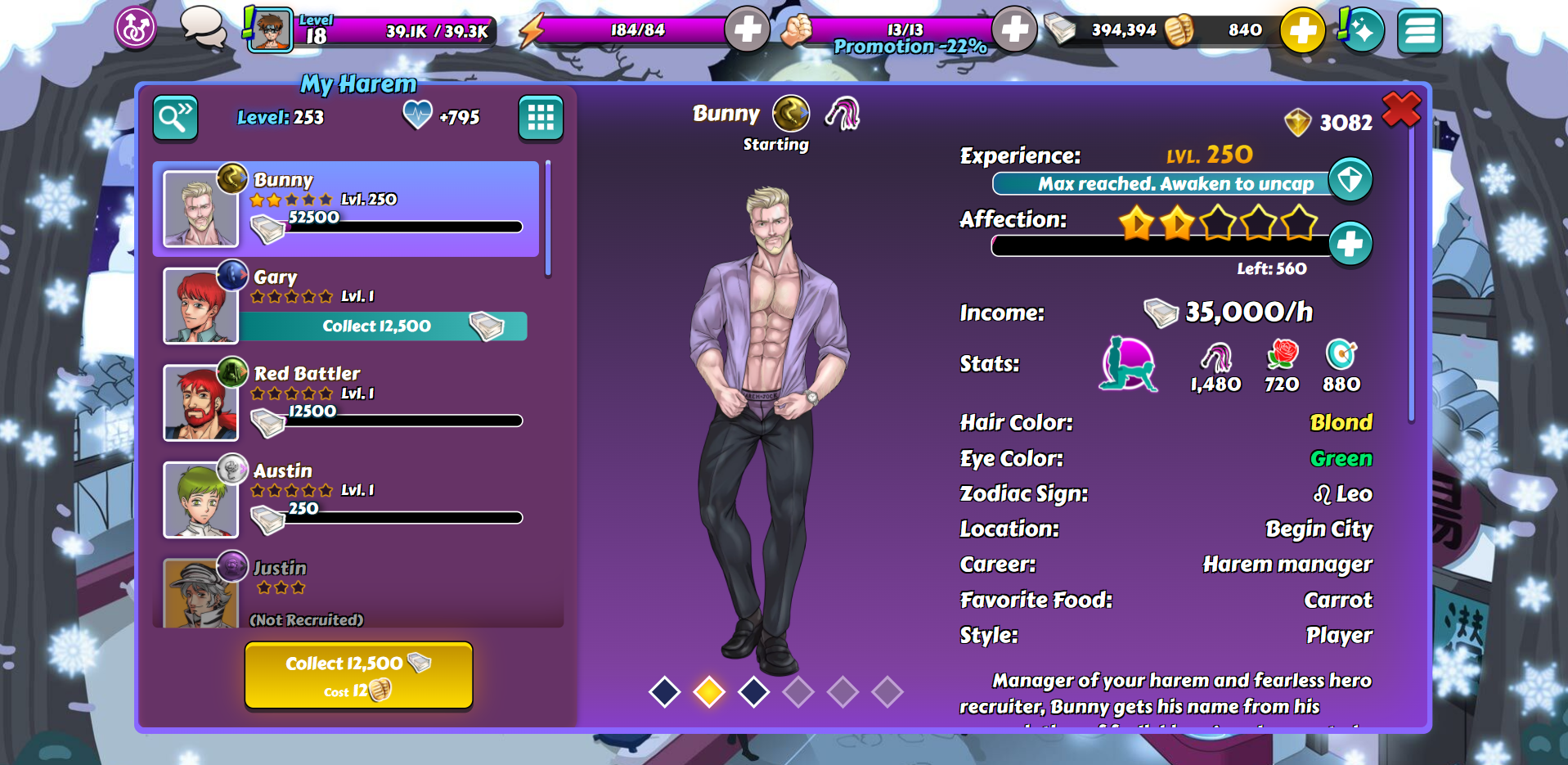Viewport: 1568px width, 765px height.
Task: Refill energy with the plus button
Action: coord(747,30)
